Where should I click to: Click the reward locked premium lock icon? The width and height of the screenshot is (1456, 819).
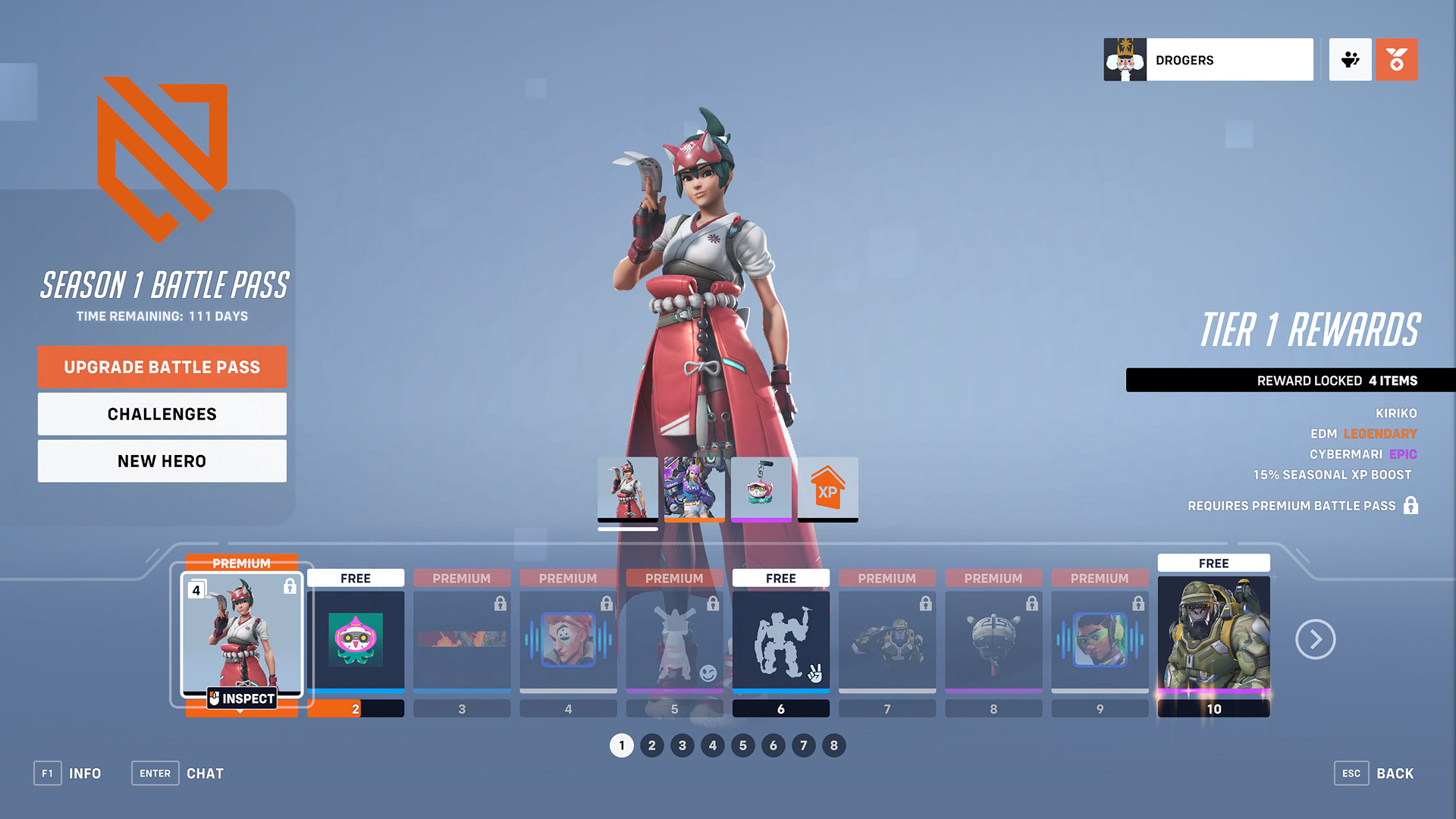(x=1412, y=506)
